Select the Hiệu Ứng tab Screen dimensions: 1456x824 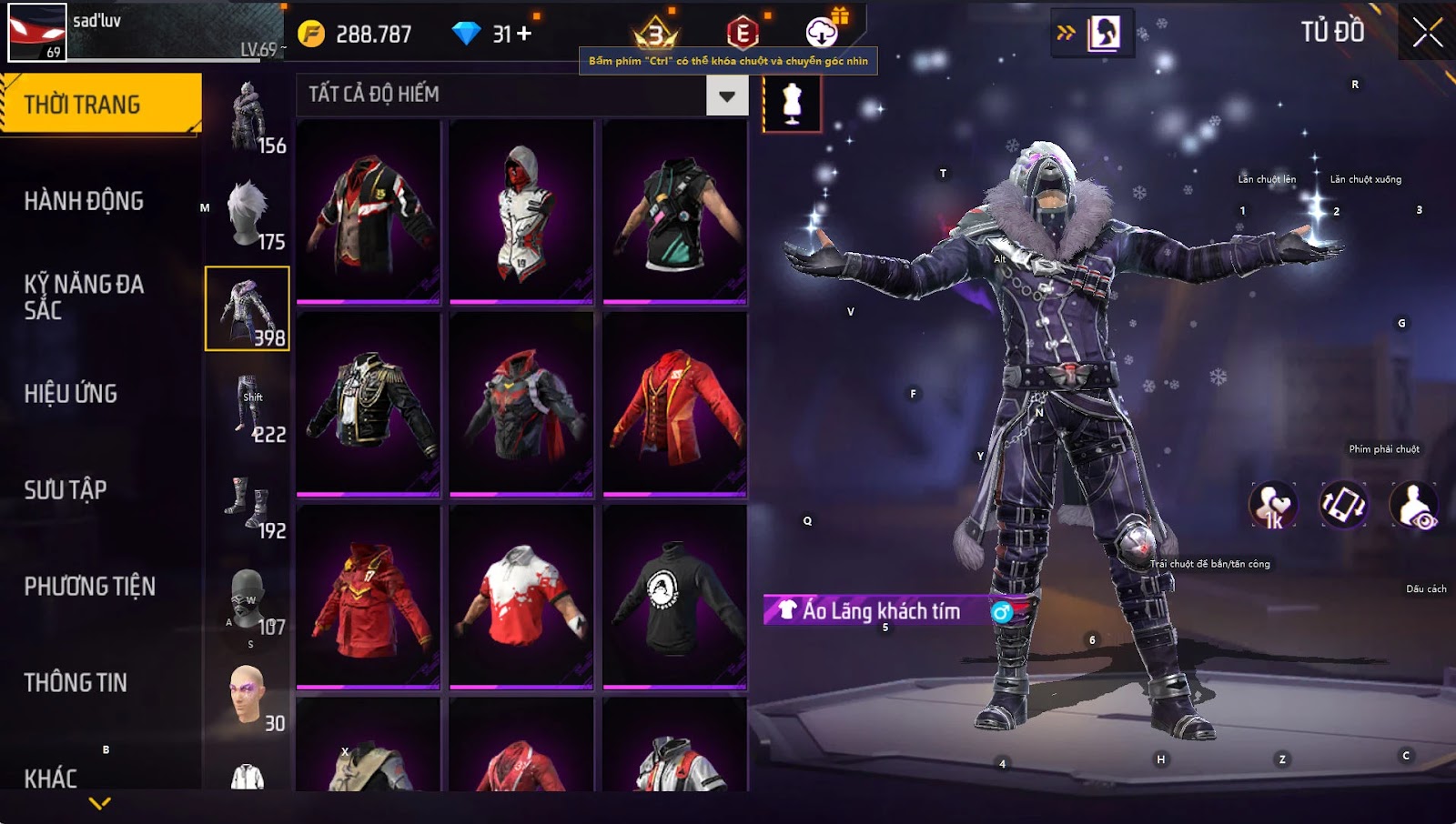point(71,394)
